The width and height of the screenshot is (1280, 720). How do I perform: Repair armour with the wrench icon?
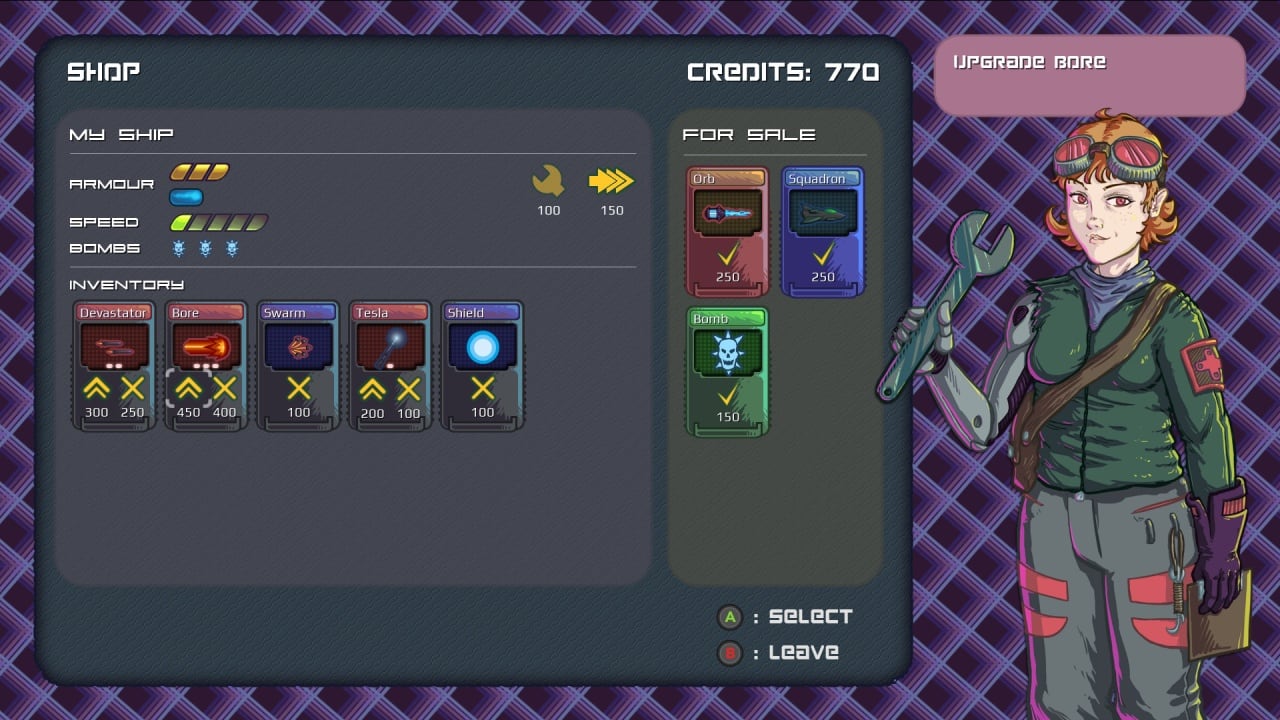[548, 181]
